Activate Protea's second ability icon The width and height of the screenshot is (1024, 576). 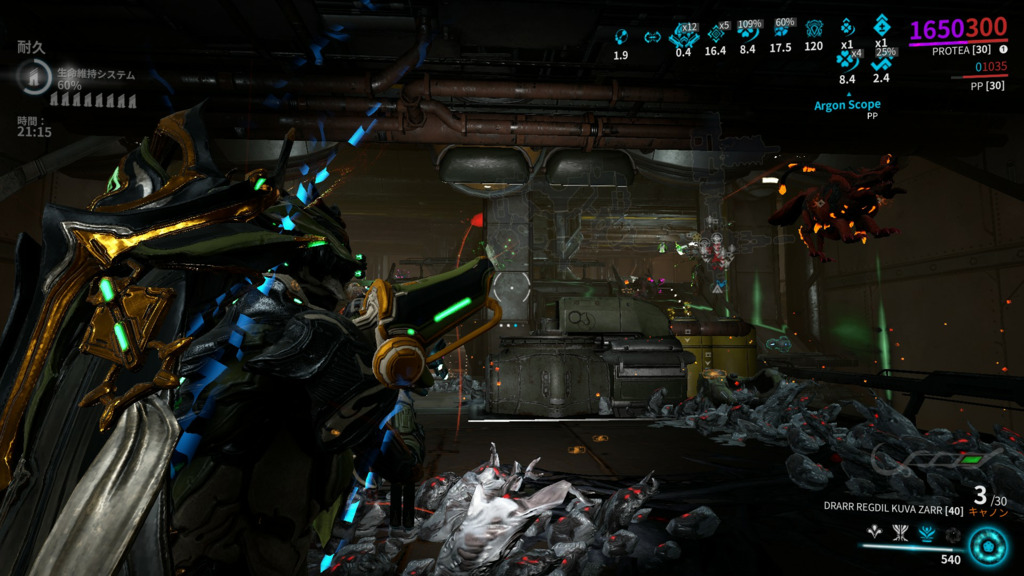tap(901, 535)
